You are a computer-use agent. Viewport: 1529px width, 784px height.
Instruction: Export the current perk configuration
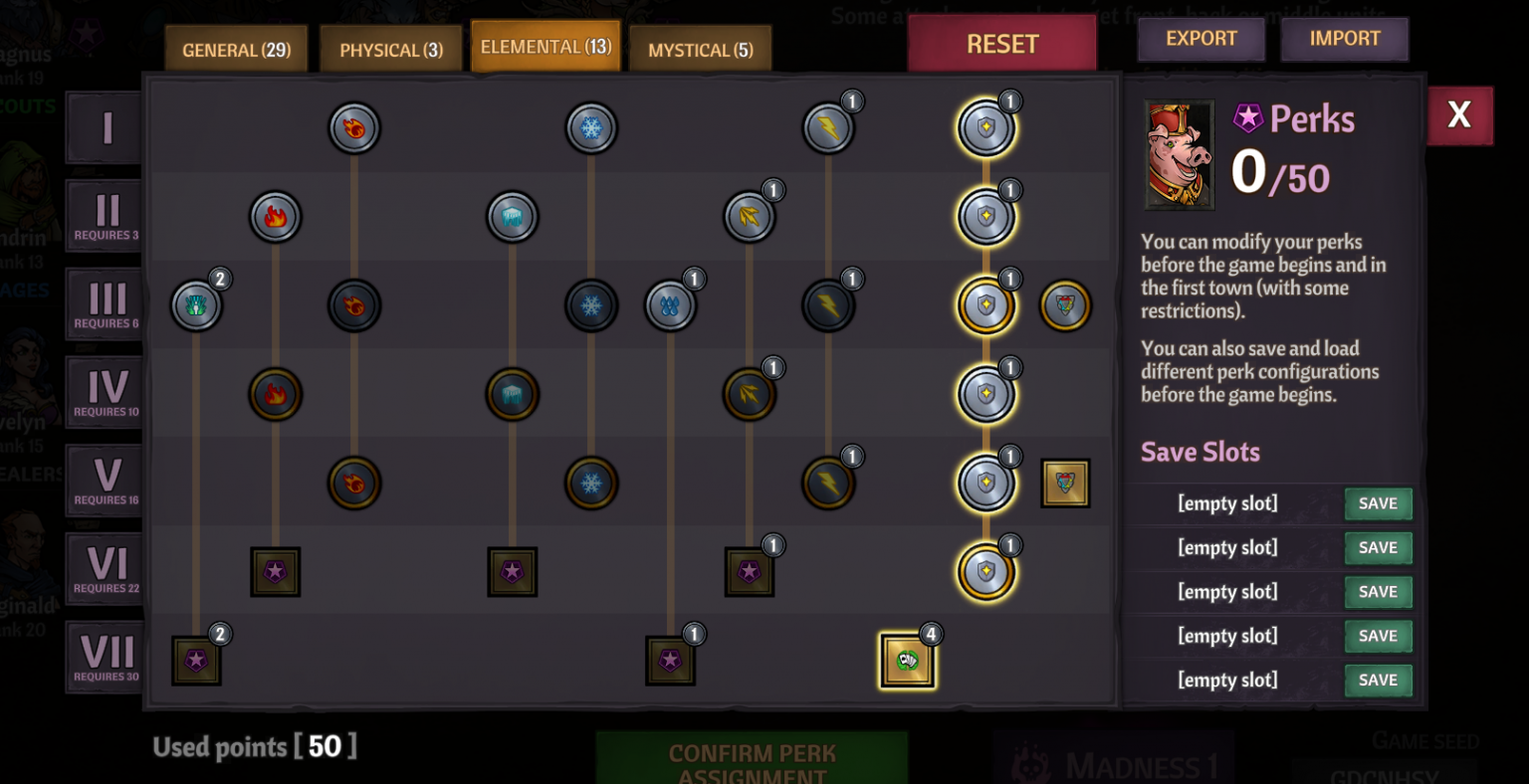click(x=1201, y=39)
